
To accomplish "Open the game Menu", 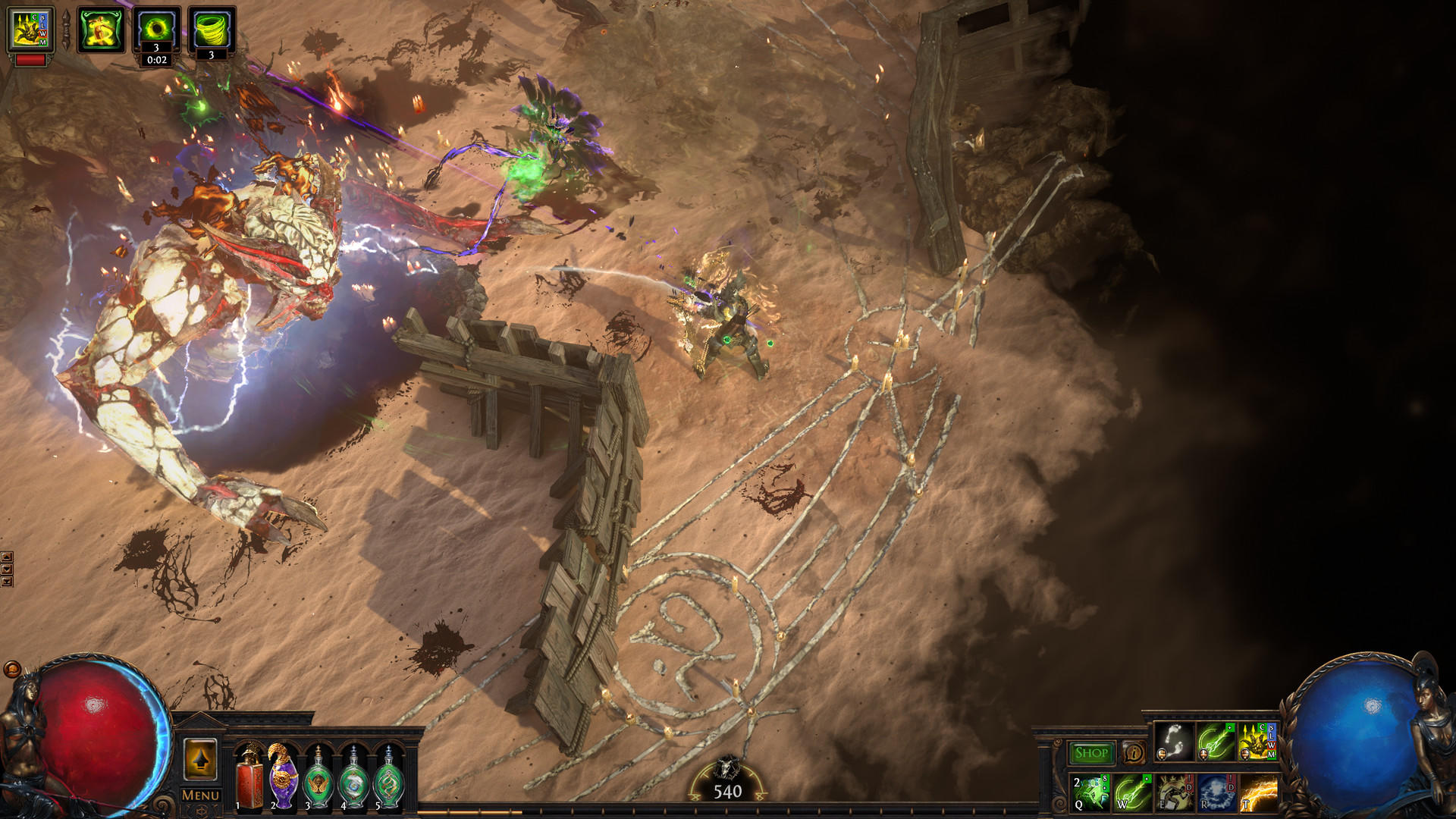I will pos(199,795).
